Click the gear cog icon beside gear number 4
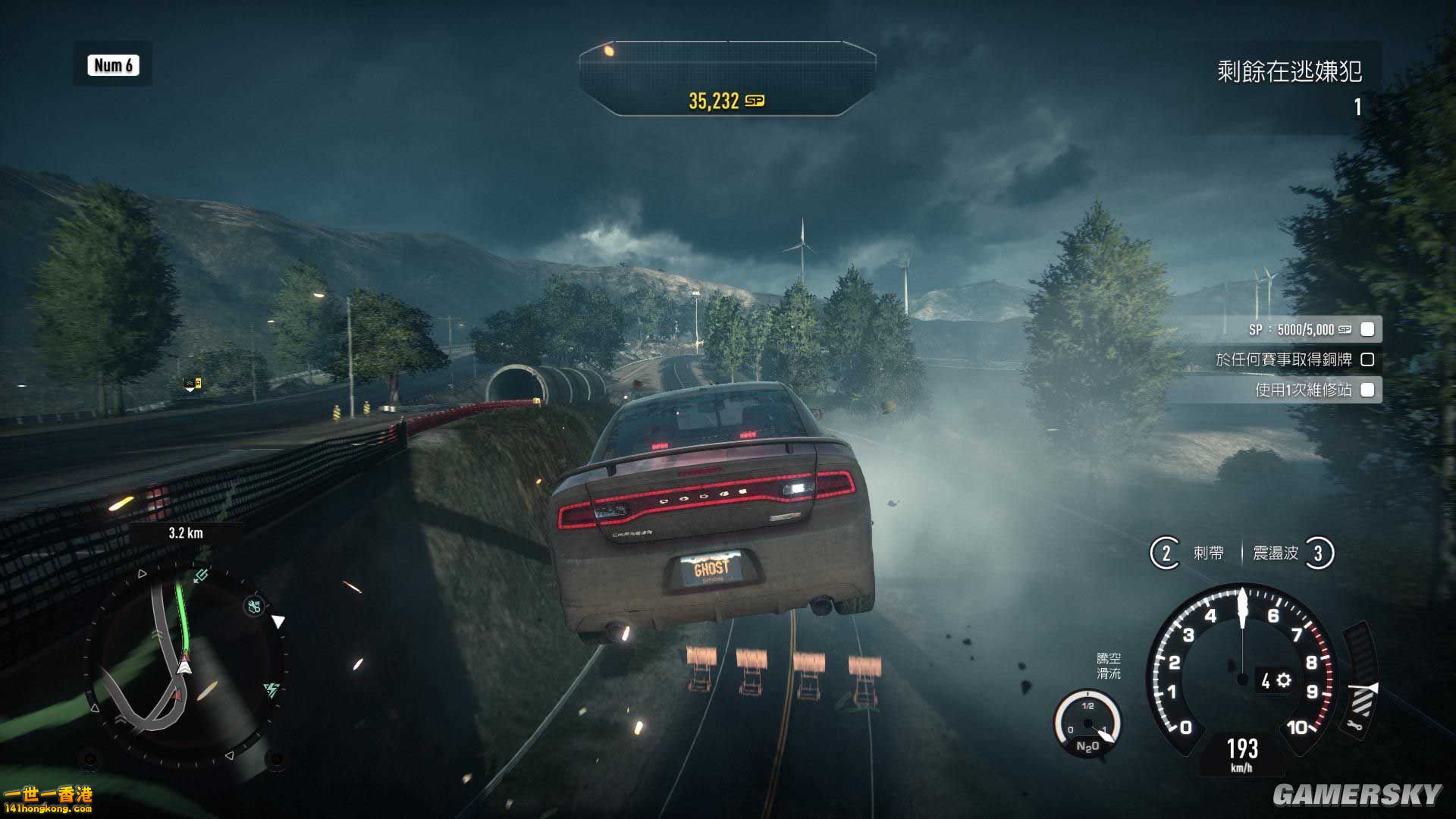This screenshot has width=1456, height=819. pos(1284,679)
